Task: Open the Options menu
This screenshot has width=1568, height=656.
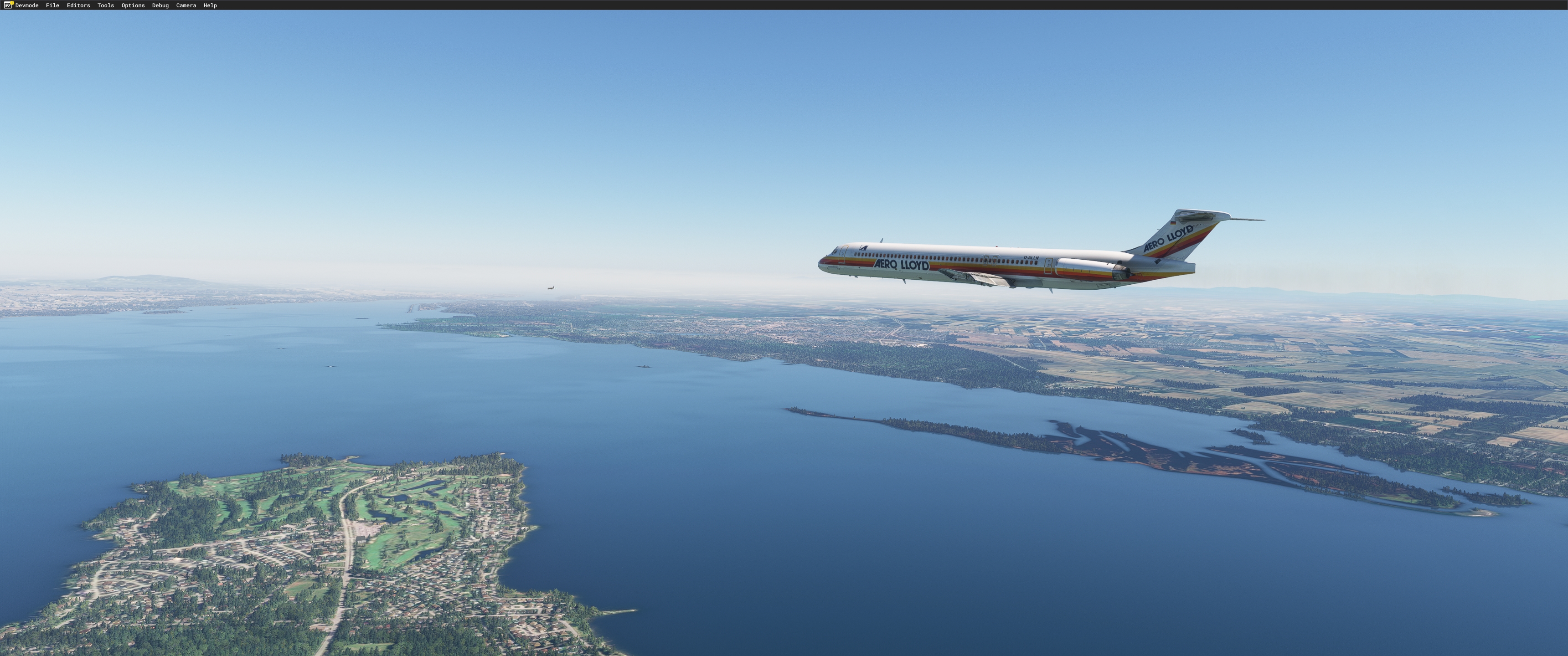Action: point(133,5)
